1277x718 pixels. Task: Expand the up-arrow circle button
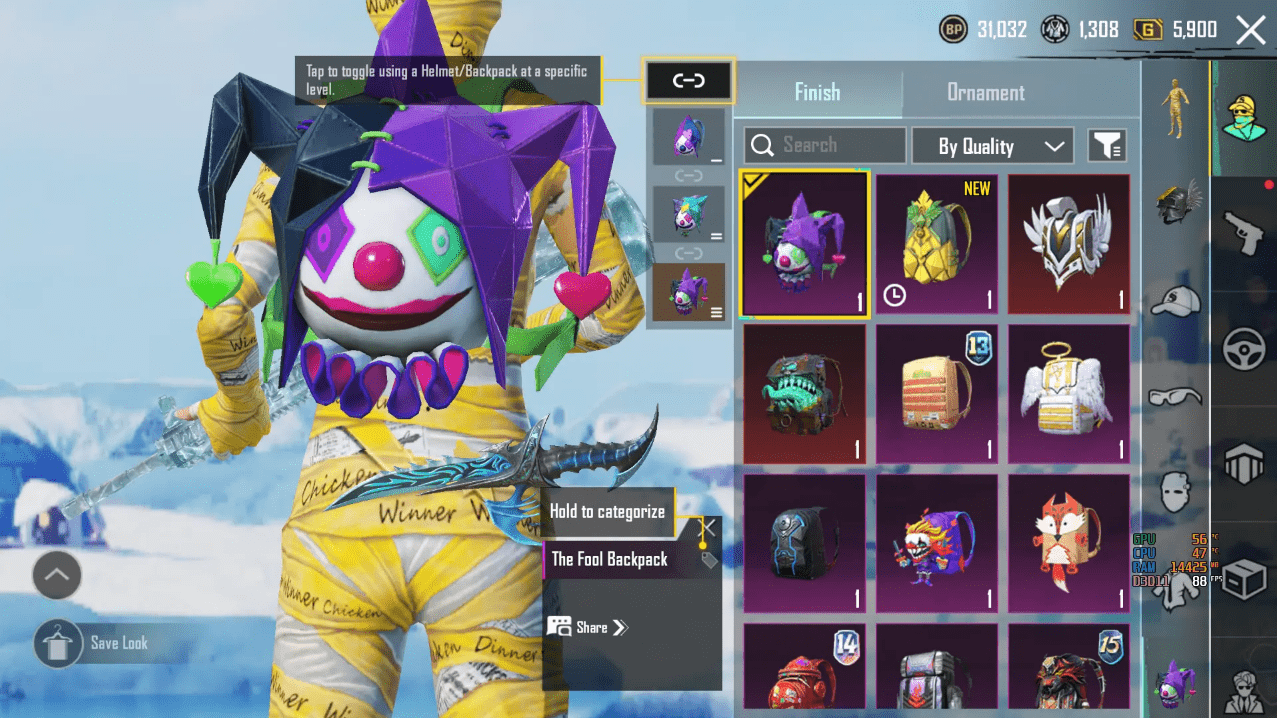click(57, 575)
